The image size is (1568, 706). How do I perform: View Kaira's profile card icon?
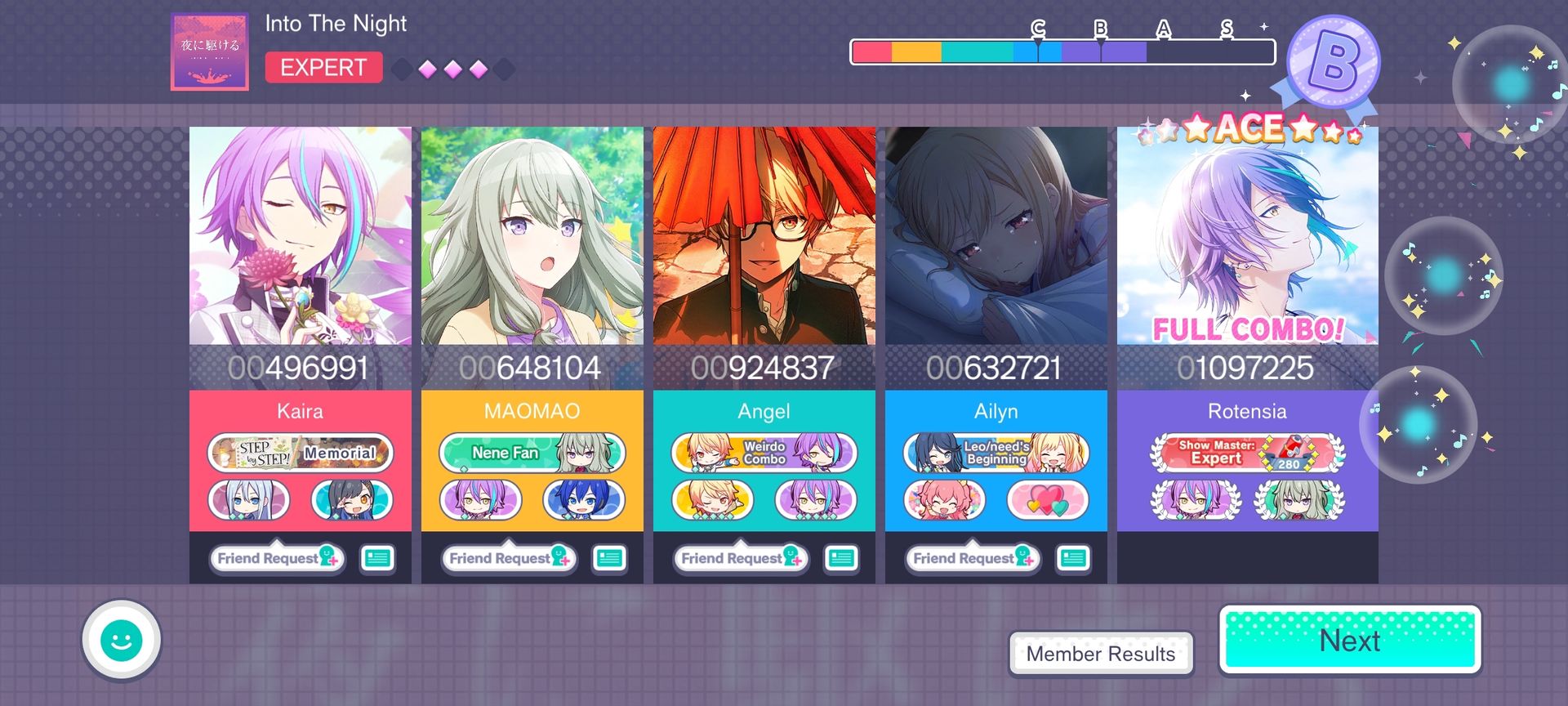[x=377, y=558]
